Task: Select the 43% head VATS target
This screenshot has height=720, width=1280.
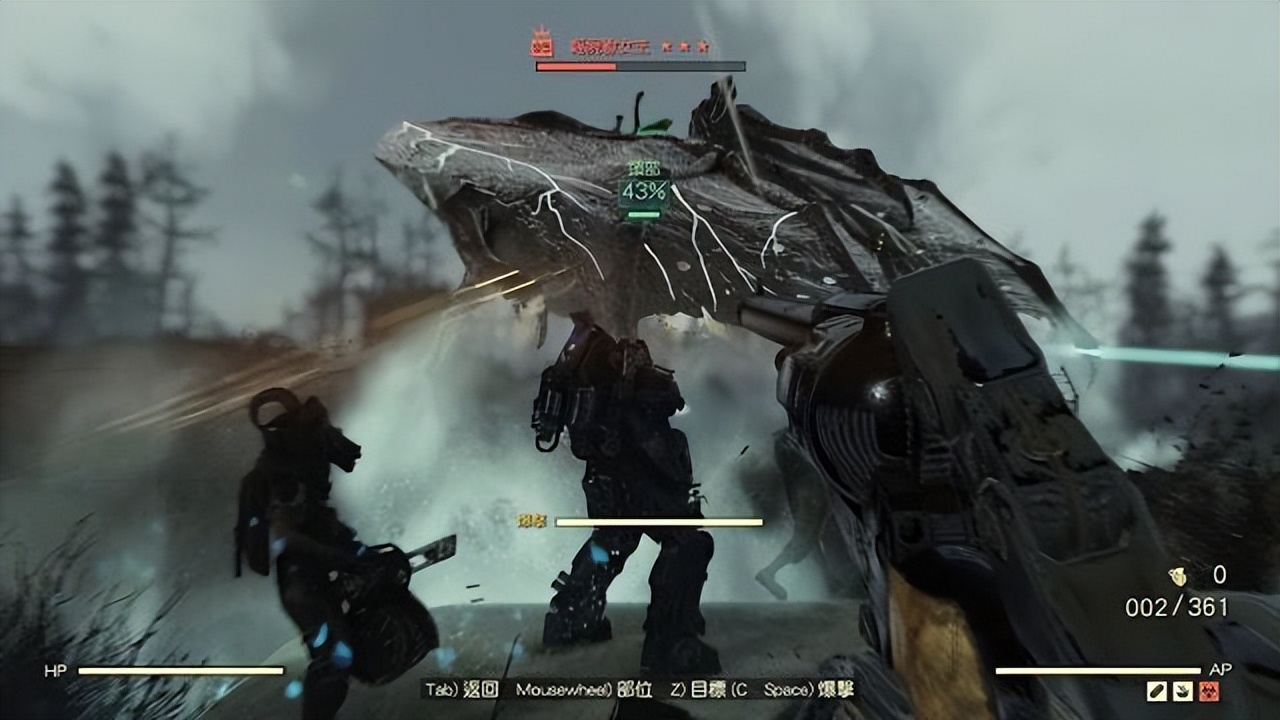Action: (644, 191)
